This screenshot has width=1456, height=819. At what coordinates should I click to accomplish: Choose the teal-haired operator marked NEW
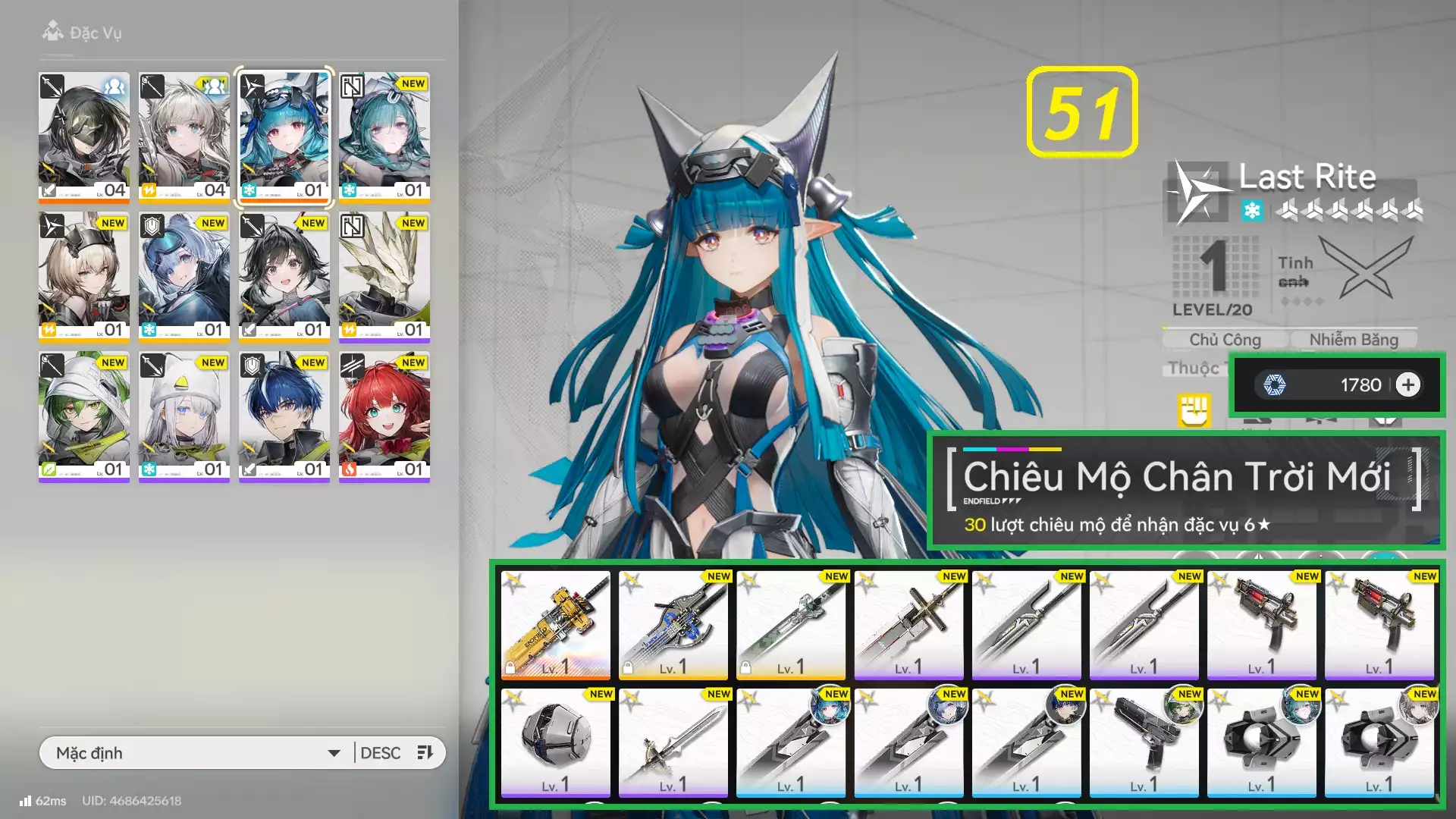pos(384,136)
